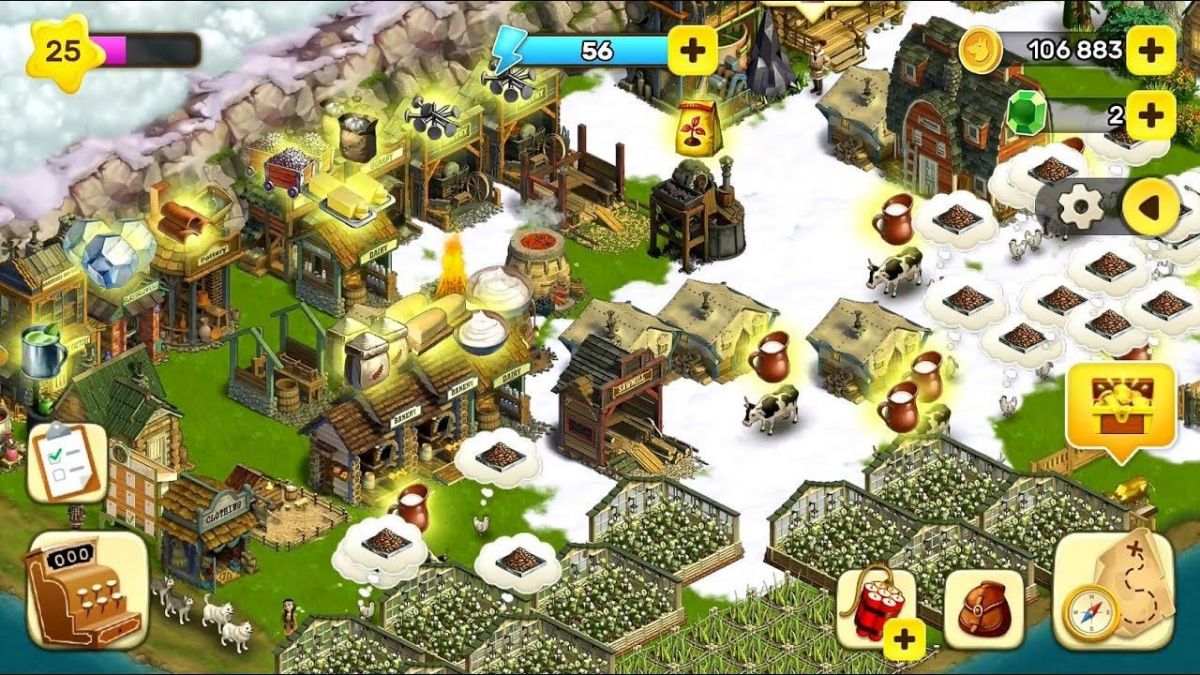Screen dimensions: 1200x675
Task: Add emeralds using the plus button
Action: (1150, 115)
